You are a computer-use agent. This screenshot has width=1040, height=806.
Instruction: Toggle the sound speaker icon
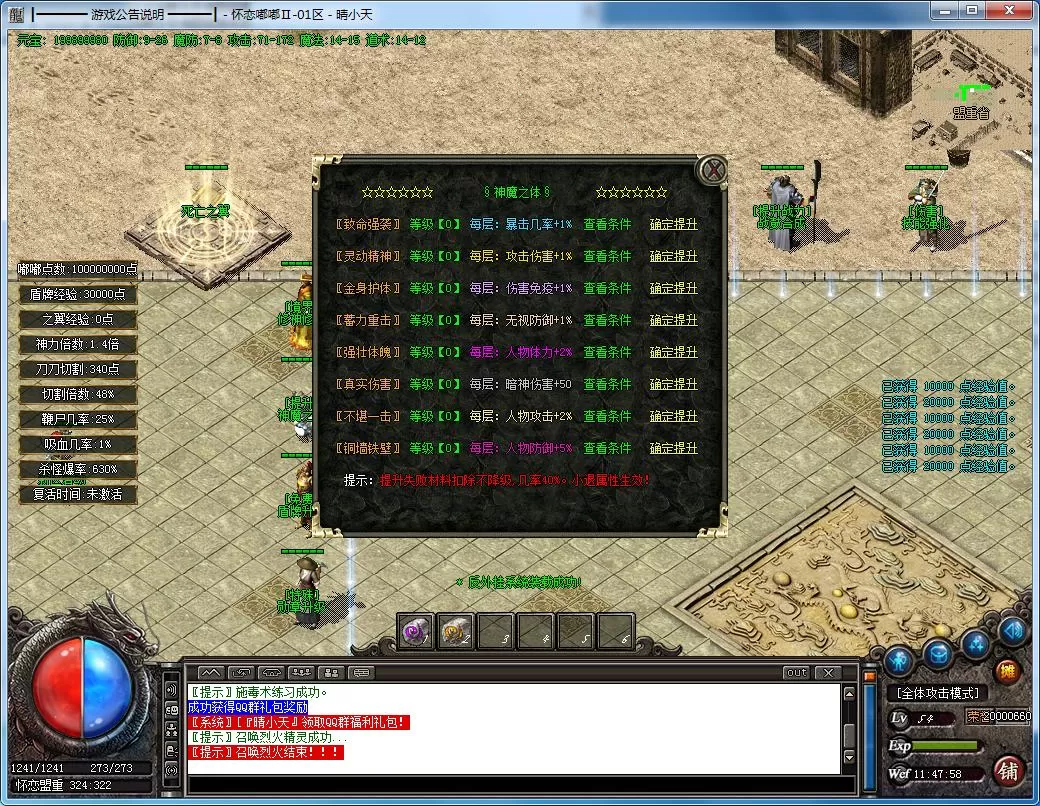coord(1013,630)
